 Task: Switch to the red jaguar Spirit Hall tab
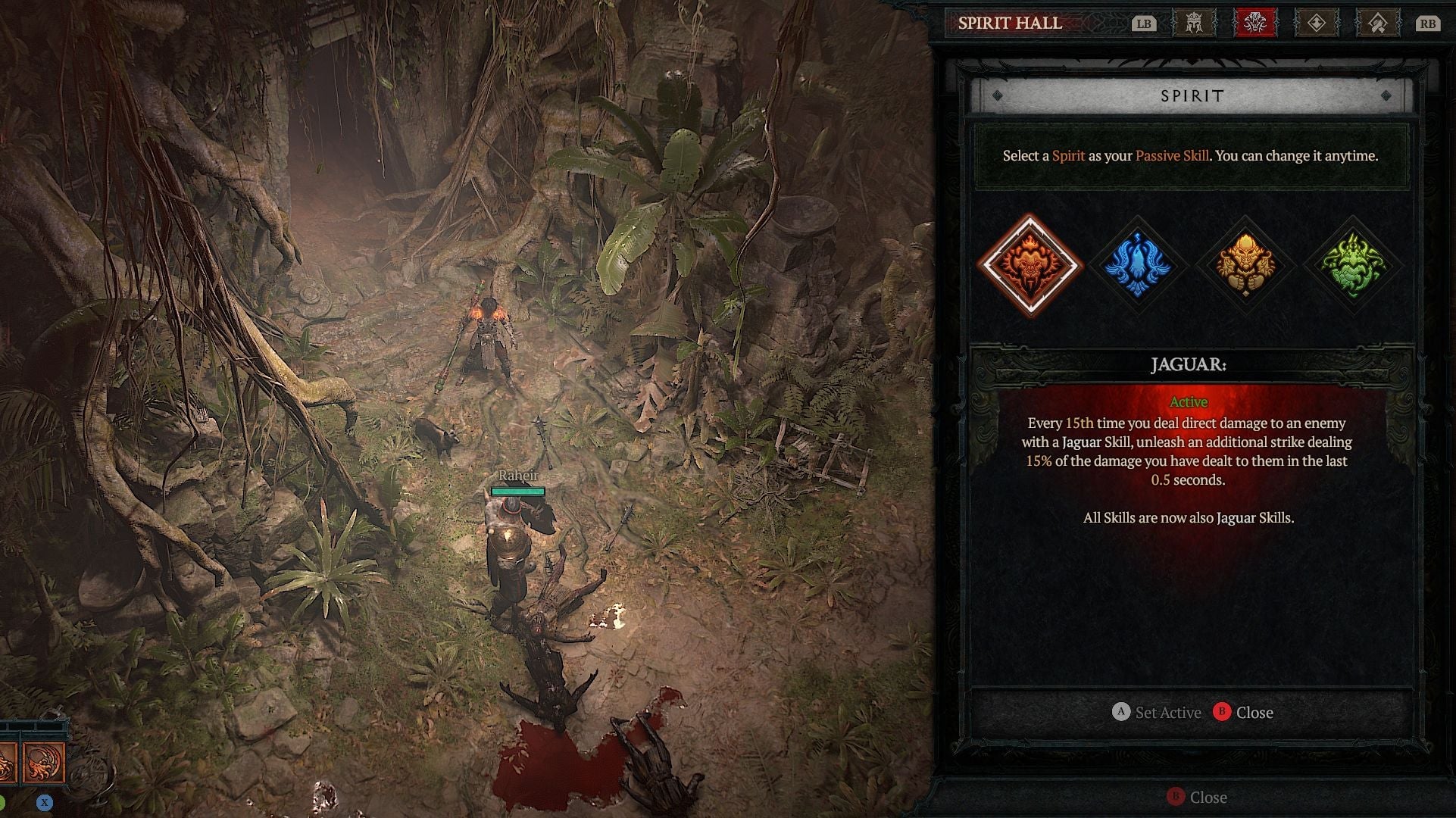pos(1255,23)
